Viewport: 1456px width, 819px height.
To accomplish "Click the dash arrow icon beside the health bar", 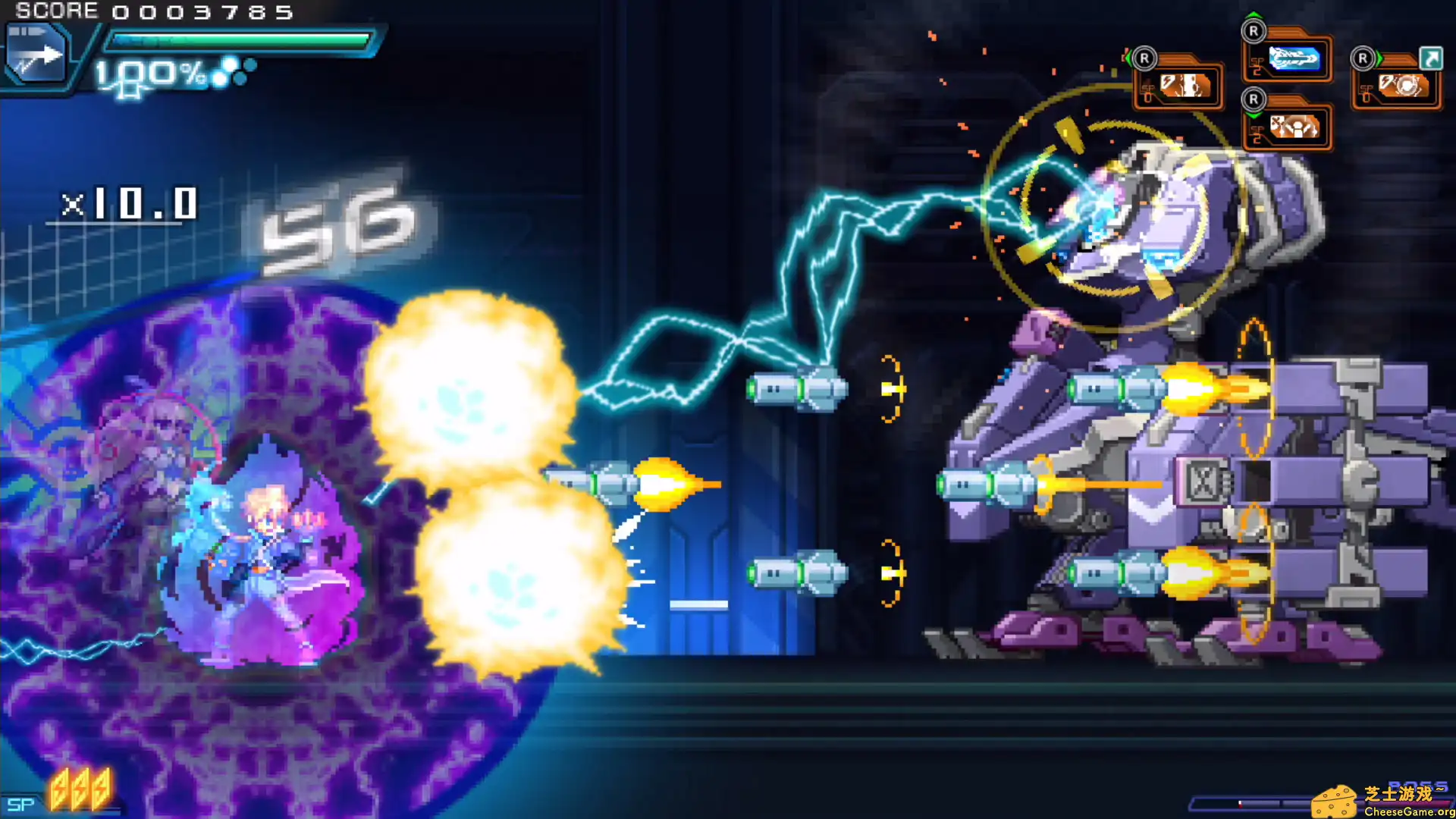I will point(38,53).
